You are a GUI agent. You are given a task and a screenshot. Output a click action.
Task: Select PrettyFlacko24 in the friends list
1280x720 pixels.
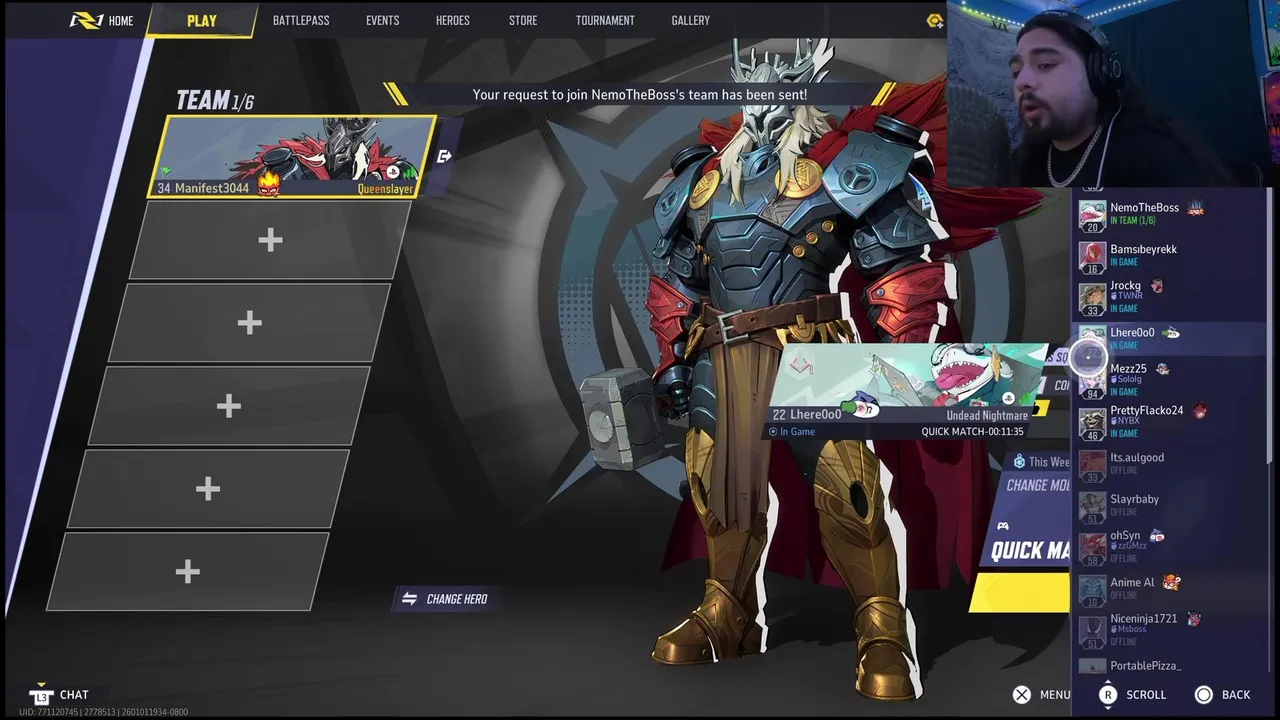pos(1146,421)
